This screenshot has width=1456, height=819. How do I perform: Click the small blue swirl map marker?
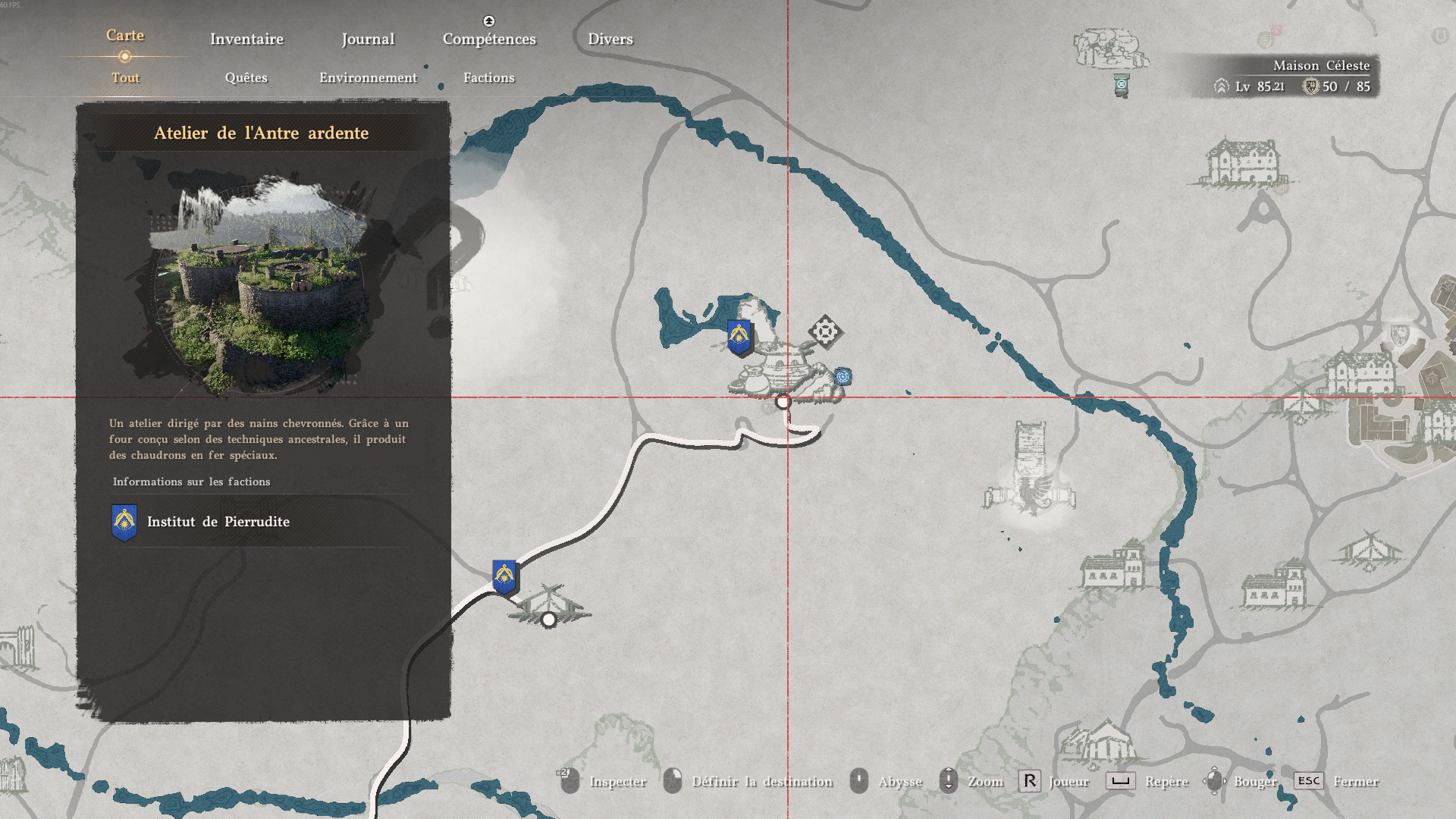pyautogui.click(x=843, y=376)
